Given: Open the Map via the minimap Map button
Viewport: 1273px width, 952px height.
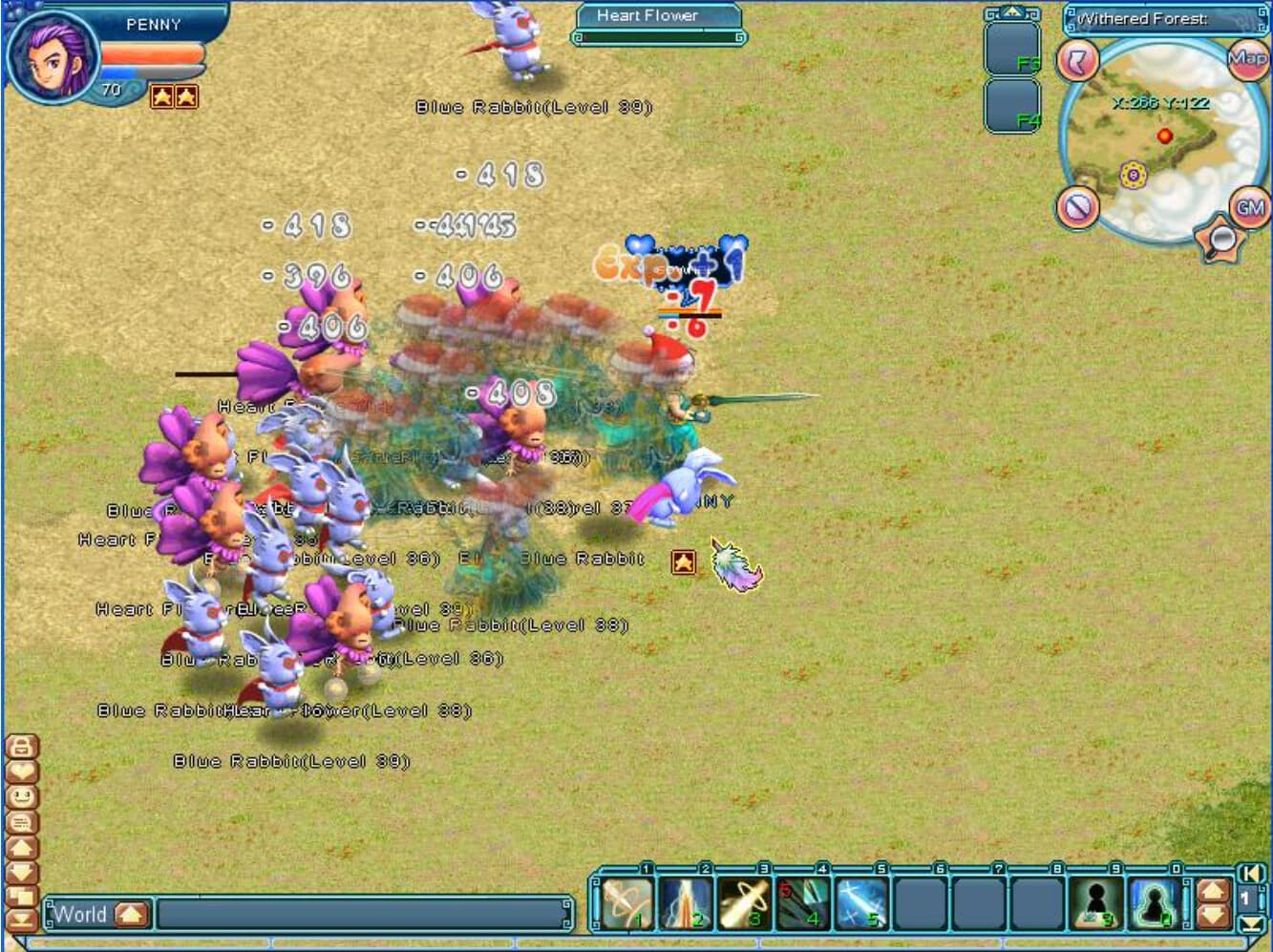Looking at the screenshot, I should pos(1246,58).
